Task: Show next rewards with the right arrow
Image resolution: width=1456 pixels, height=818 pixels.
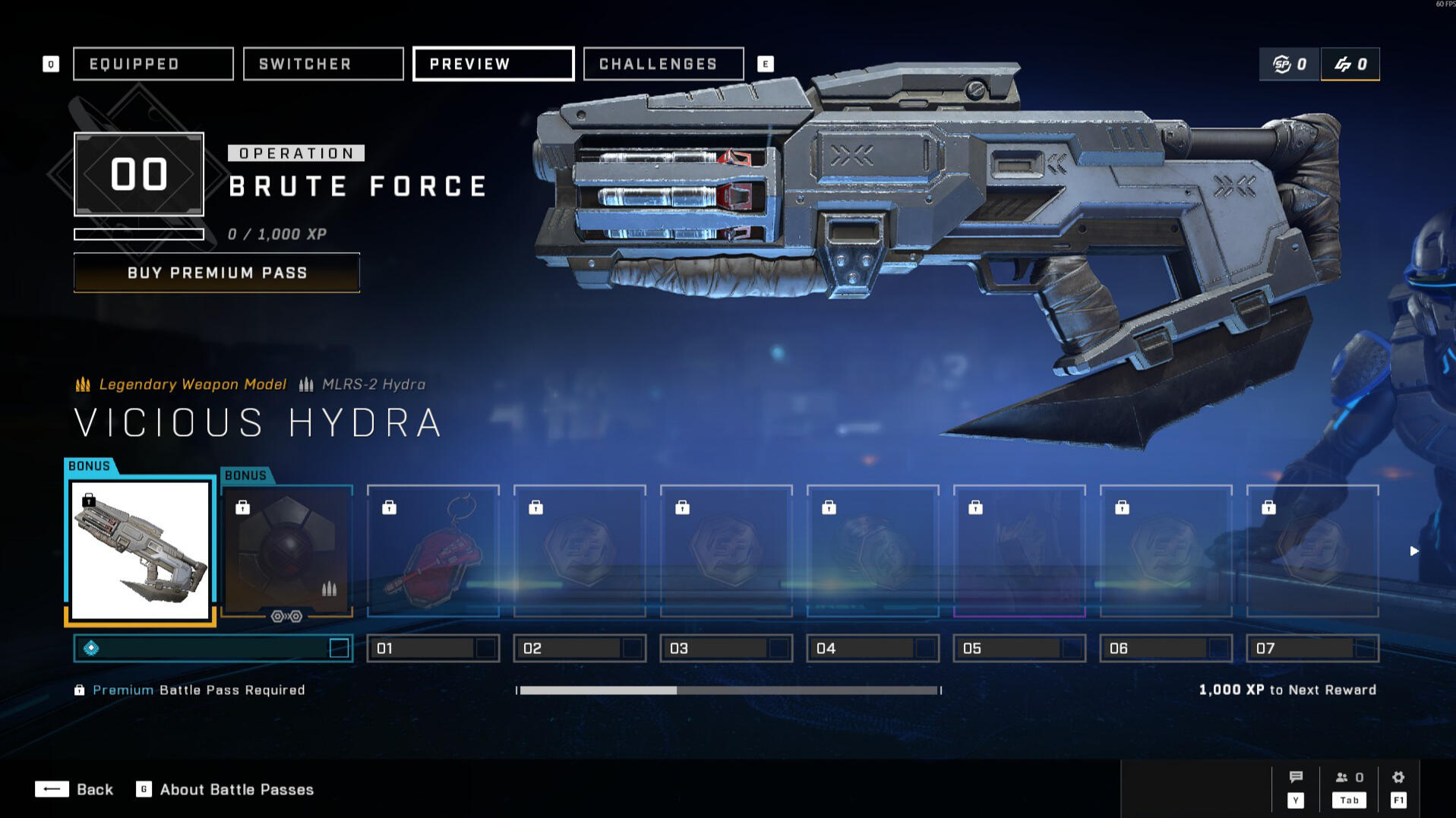Action: pos(1413,551)
